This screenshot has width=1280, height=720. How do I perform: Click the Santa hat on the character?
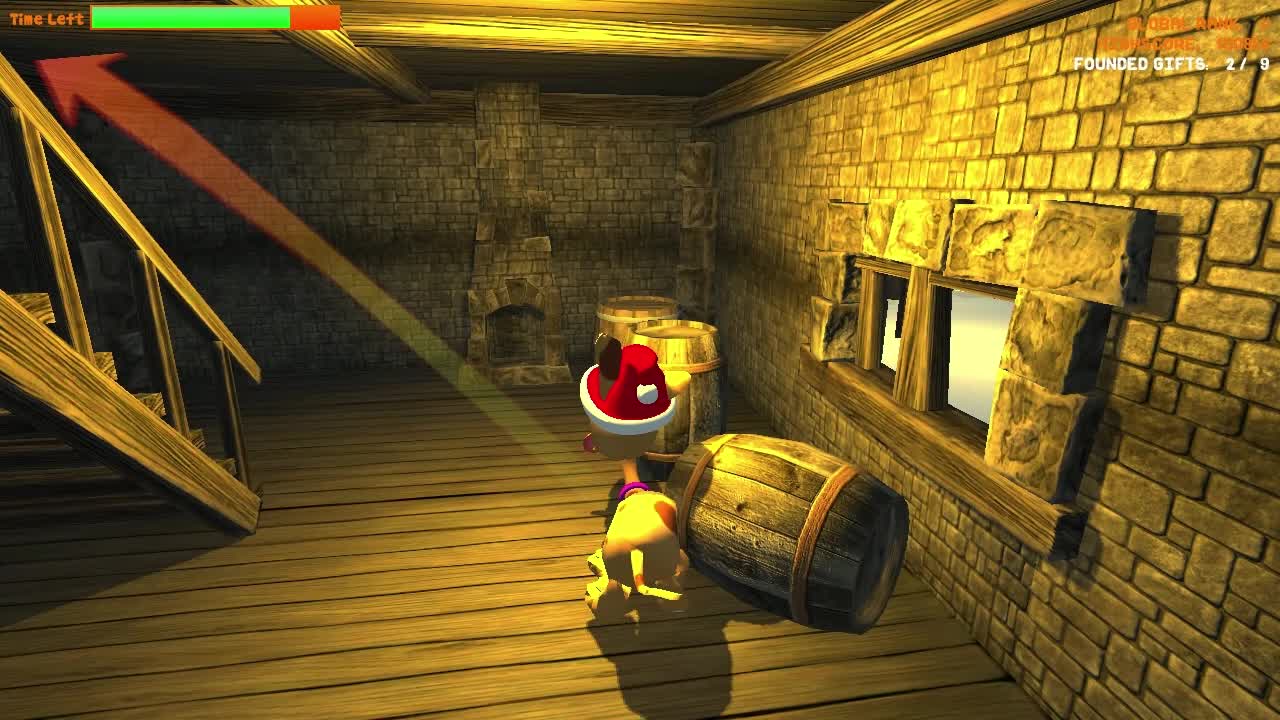[x=625, y=390]
